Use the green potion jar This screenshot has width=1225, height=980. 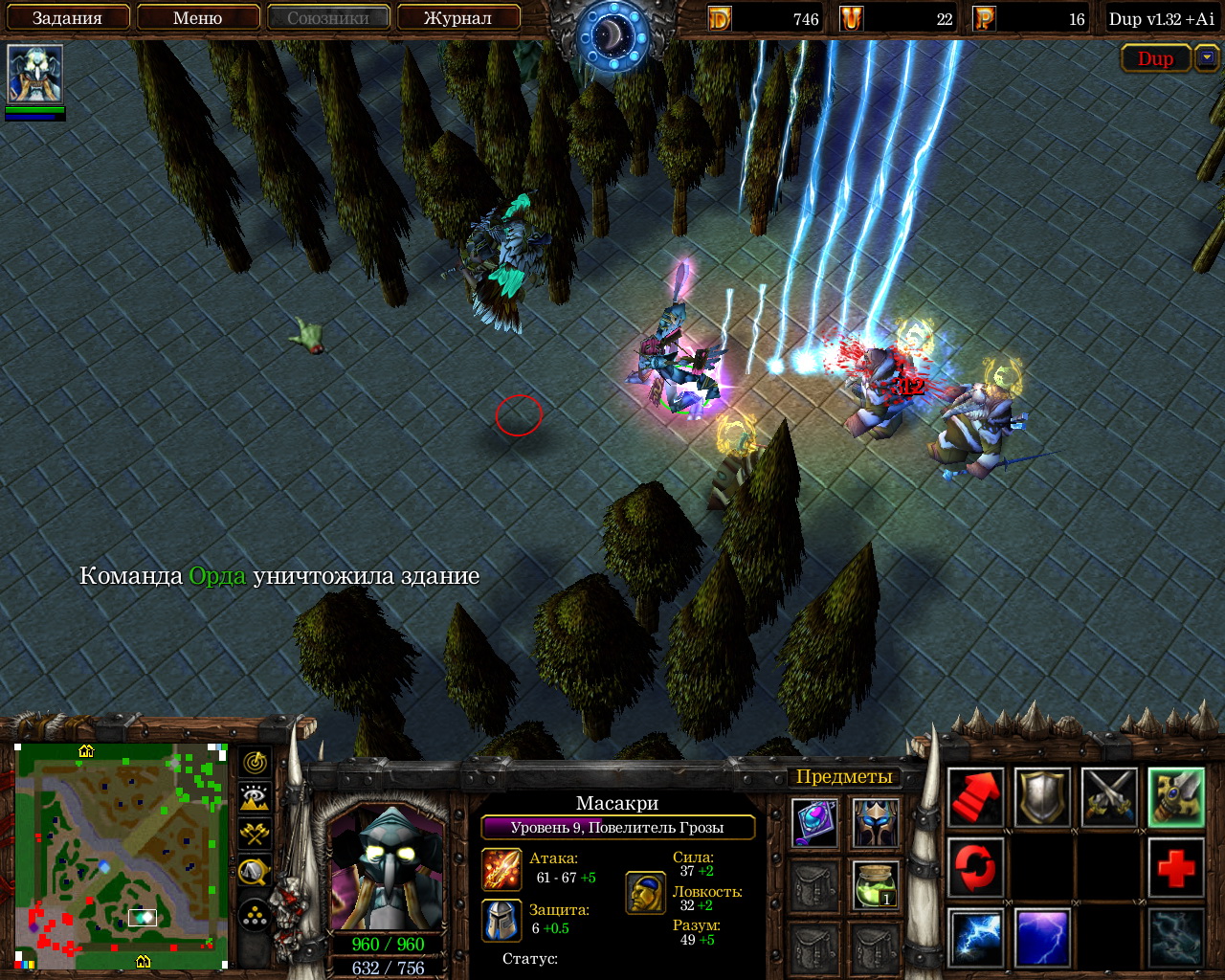point(876,885)
